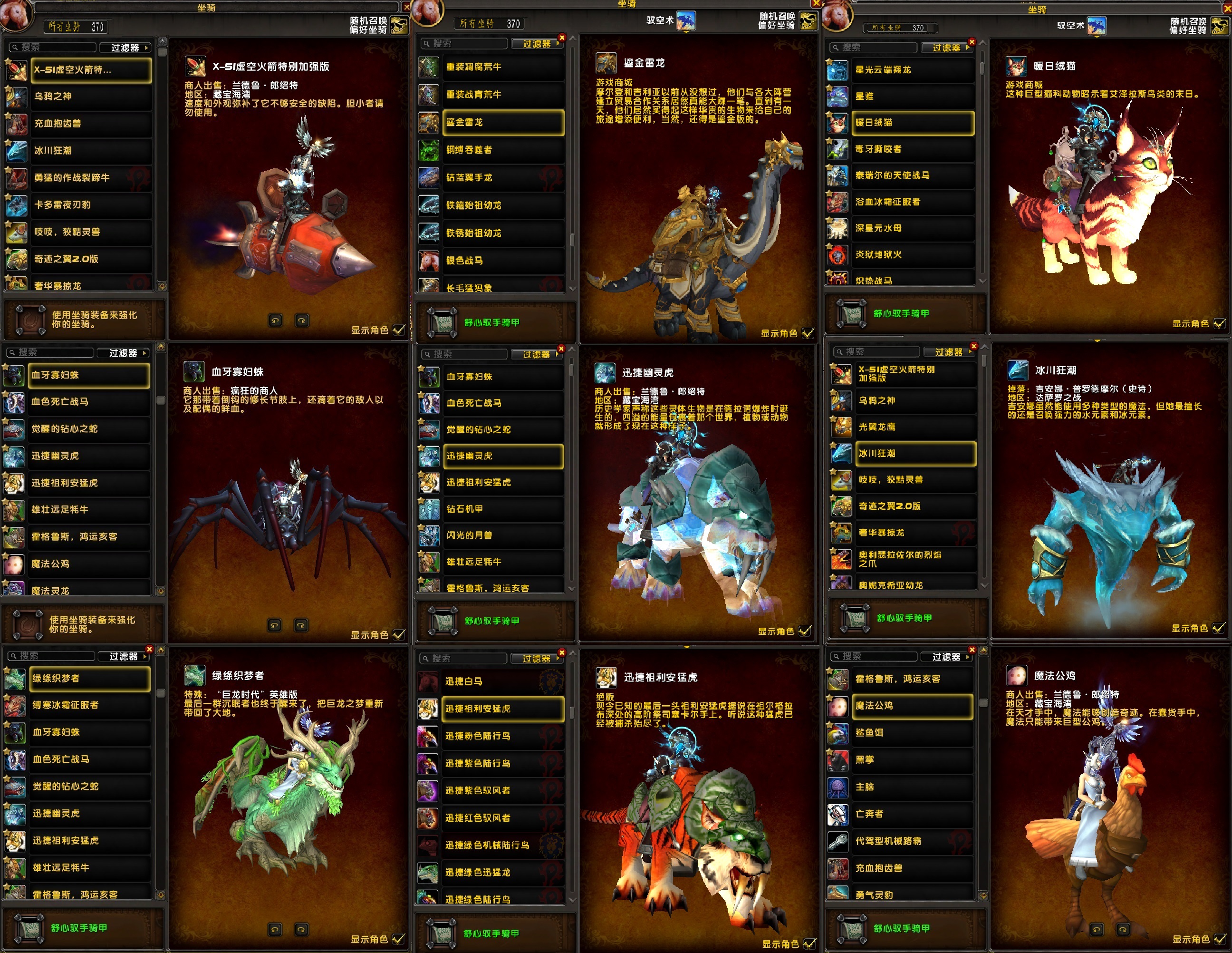Image resolution: width=1232 pixels, height=953 pixels.
Task: Choose the 钻石机甲 mount row
Action: click(x=502, y=509)
